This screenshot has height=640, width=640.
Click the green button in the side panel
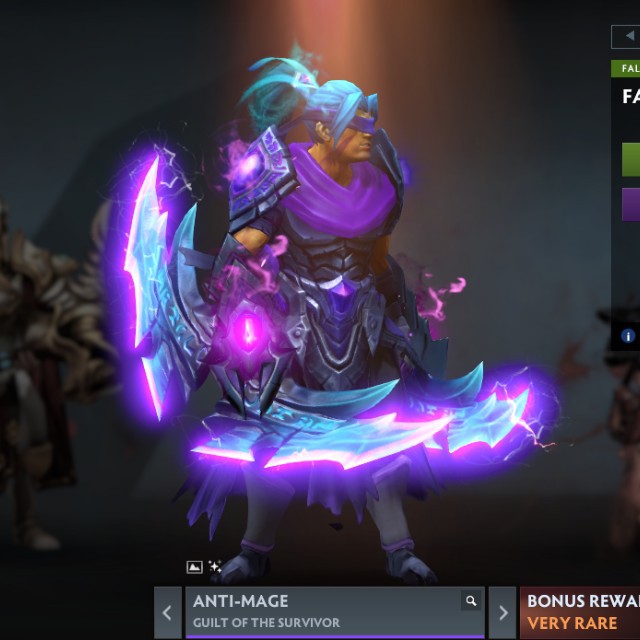pyautogui.click(x=631, y=159)
